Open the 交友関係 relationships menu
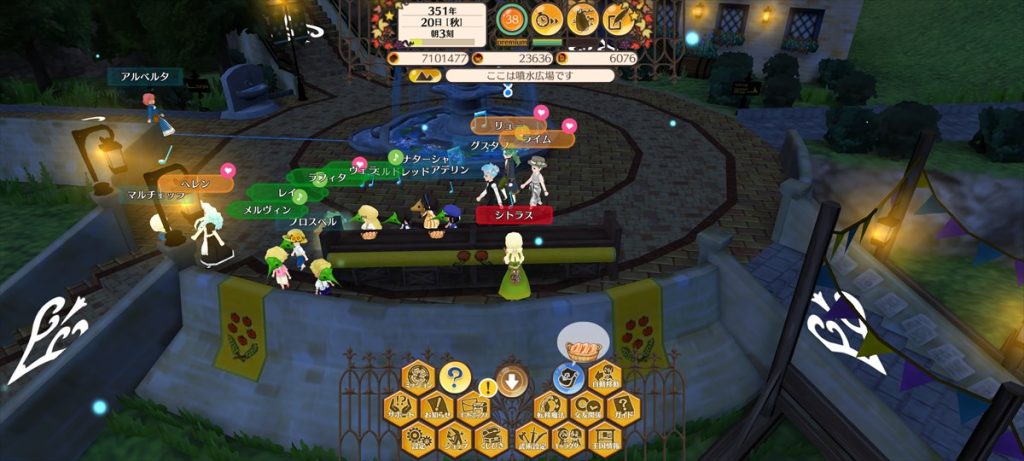Viewport: 1024px width, 461px height. (585, 409)
